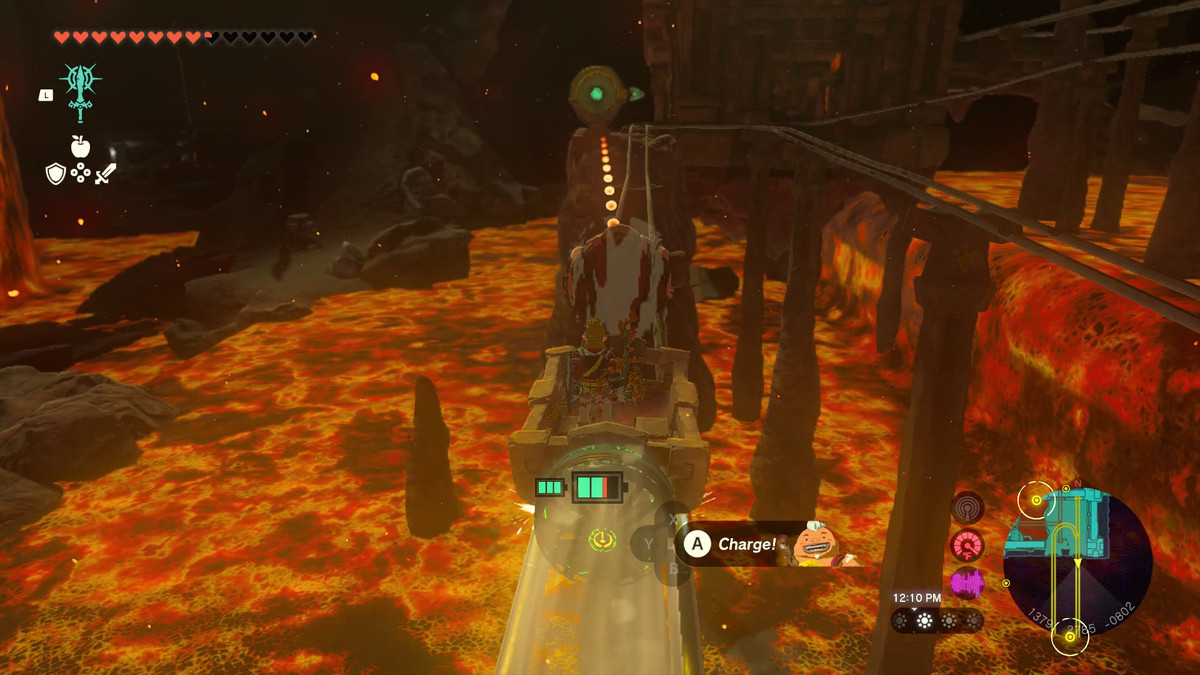1200x675 pixels.
Task: Select the purple sound wave noise indicator
Action: point(967,583)
